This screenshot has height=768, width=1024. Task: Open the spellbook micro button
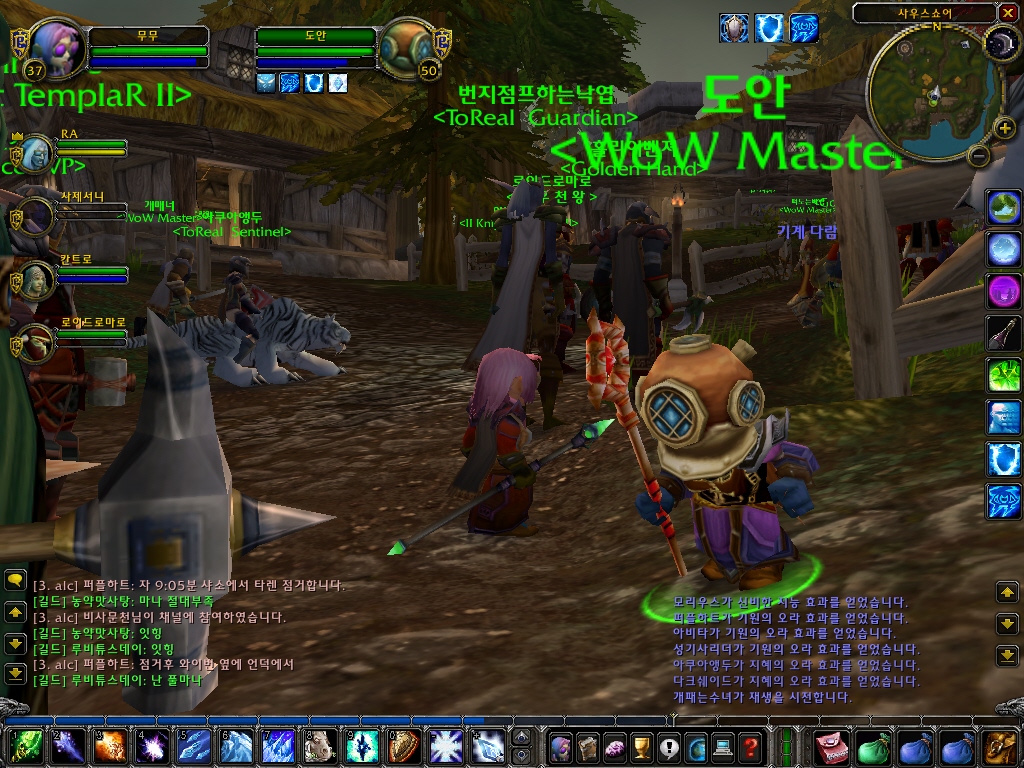point(588,746)
